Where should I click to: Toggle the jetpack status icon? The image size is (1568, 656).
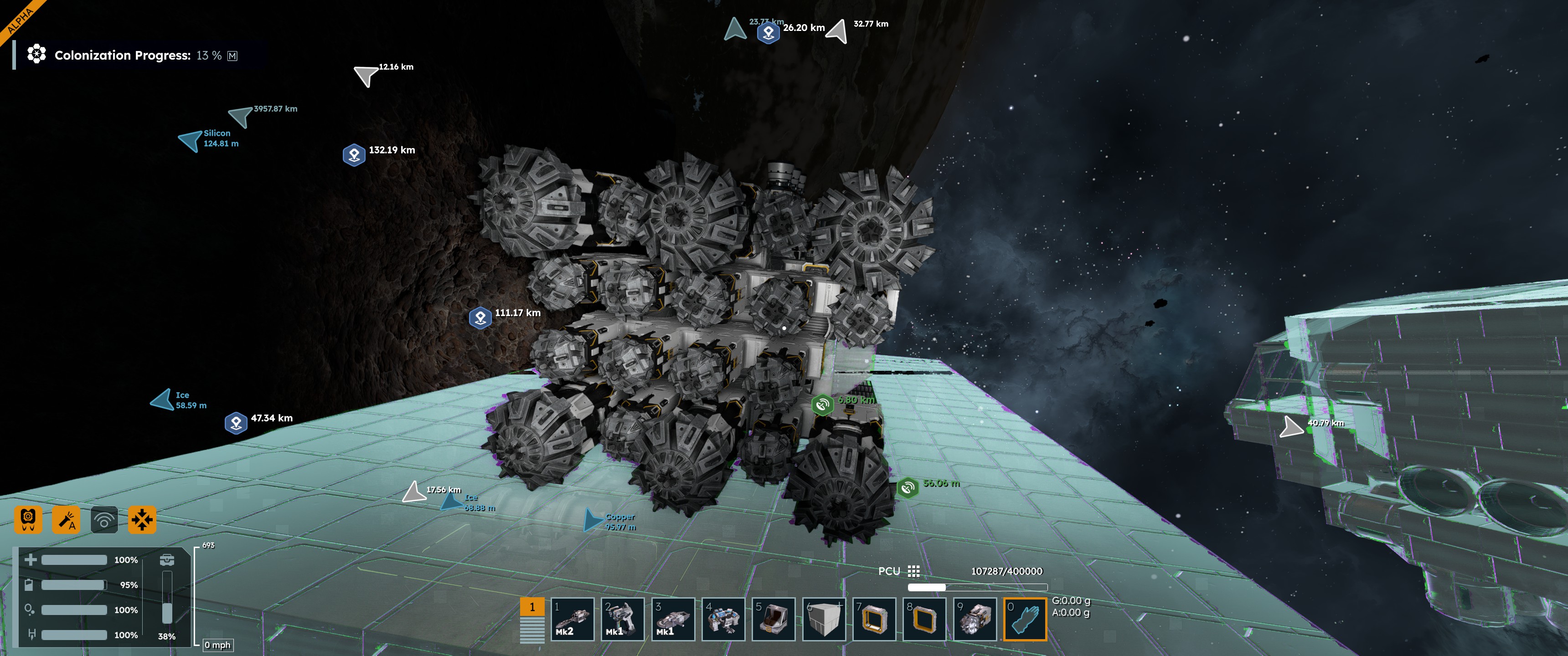tap(28, 520)
